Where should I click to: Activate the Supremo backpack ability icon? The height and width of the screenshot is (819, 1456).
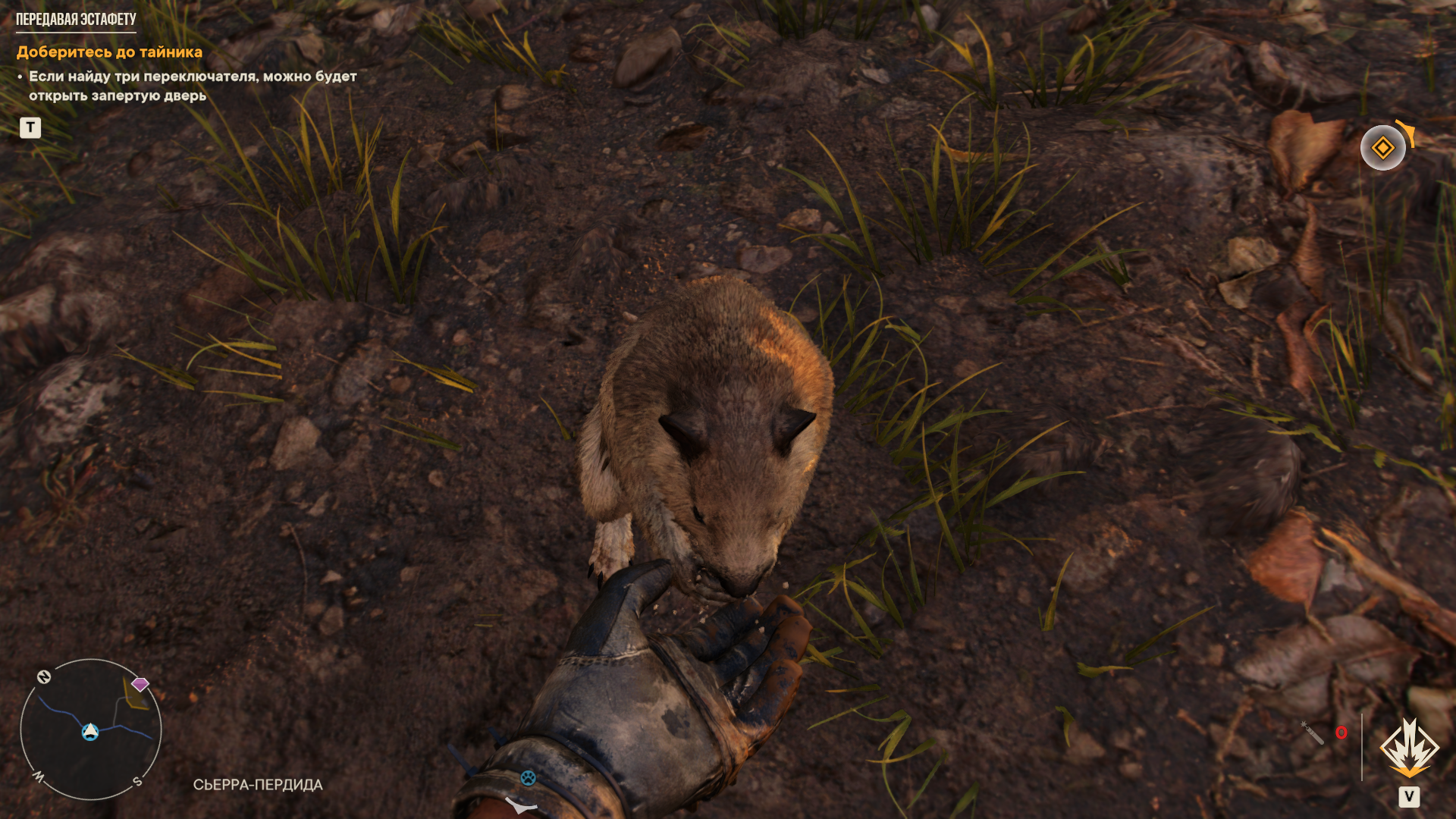click(x=1409, y=749)
